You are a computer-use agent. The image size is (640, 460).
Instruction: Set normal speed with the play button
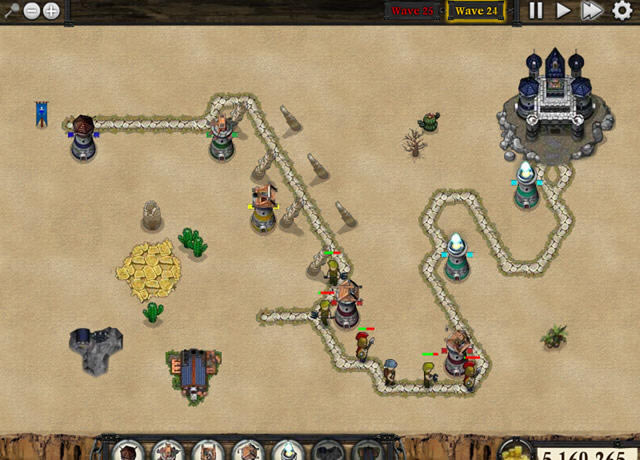[564, 11]
